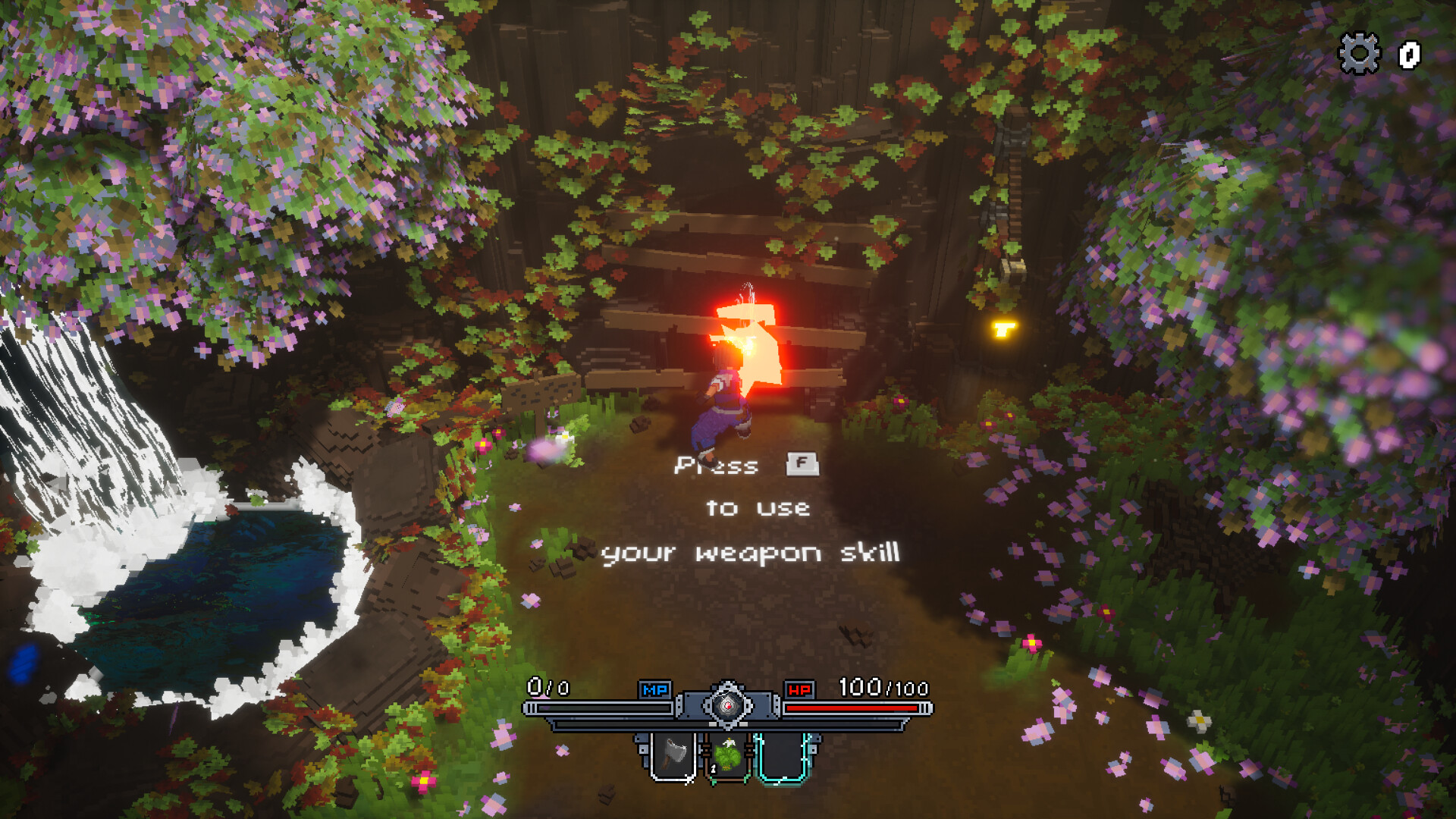The width and height of the screenshot is (1456, 819).
Task: Use the green plant item slot
Action: (728, 756)
